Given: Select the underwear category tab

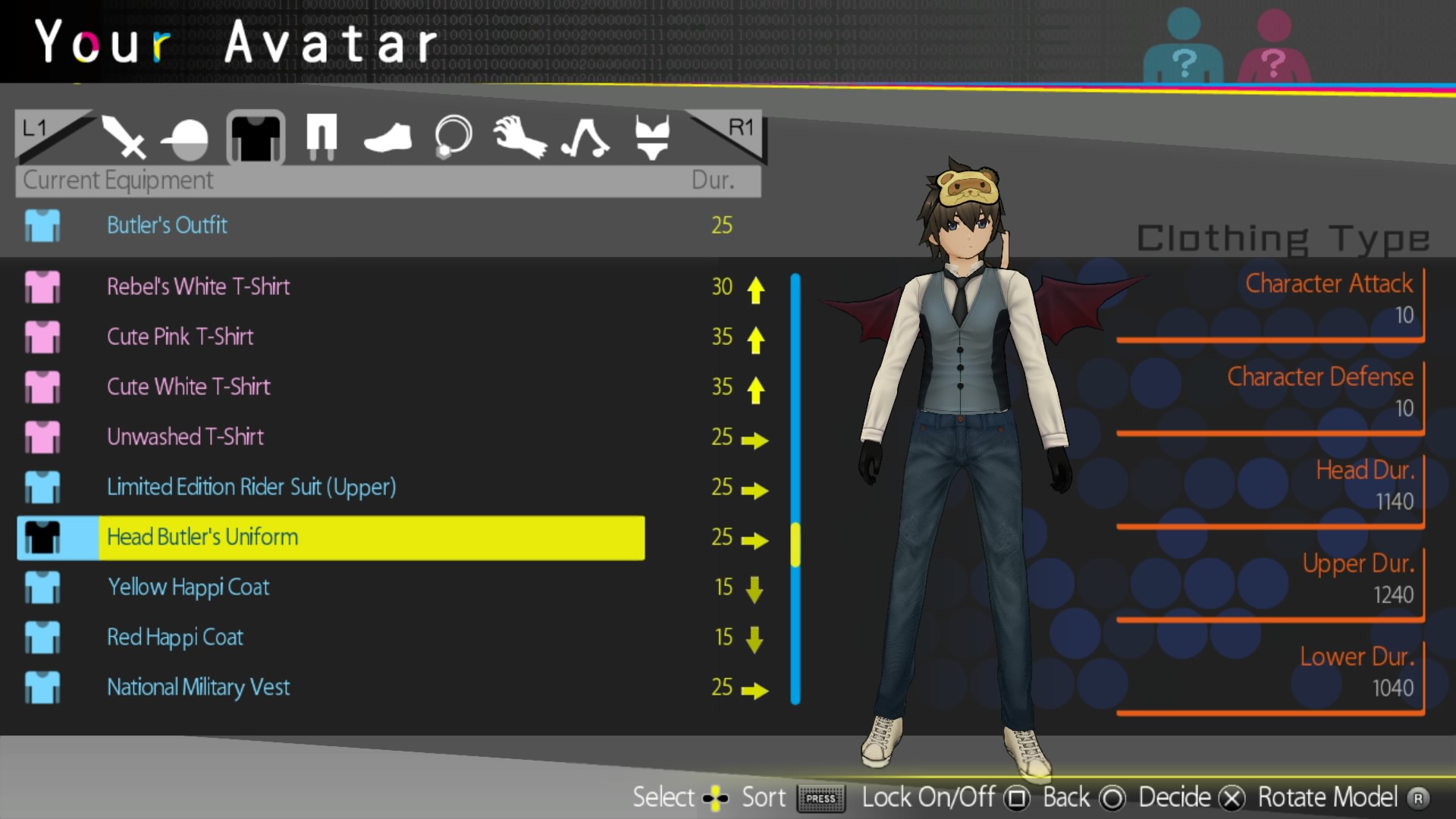Looking at the screenshot, I should 652,138.
